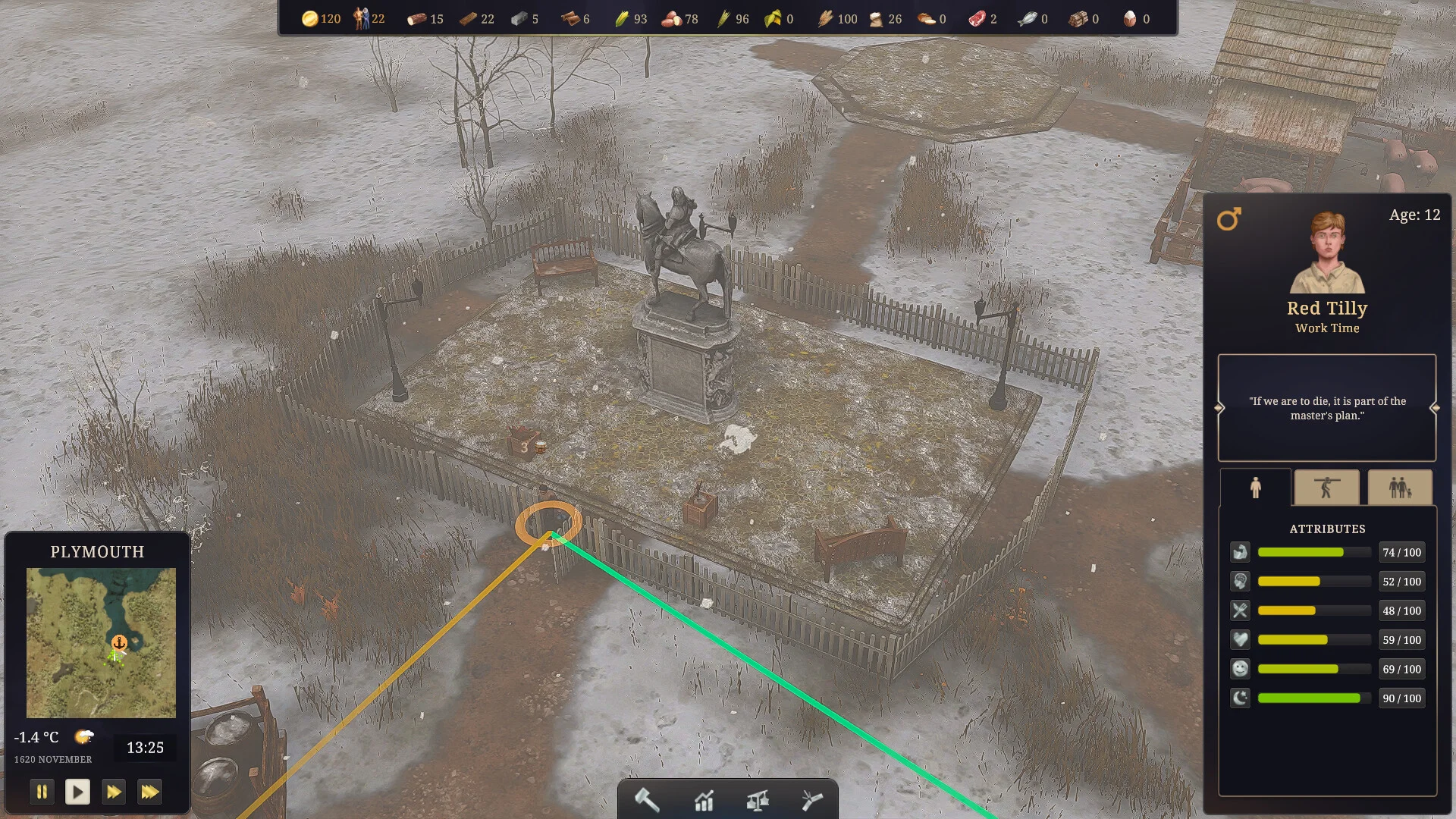Pause the game with the pause button
1456x819 pixels.
(42, 792)
